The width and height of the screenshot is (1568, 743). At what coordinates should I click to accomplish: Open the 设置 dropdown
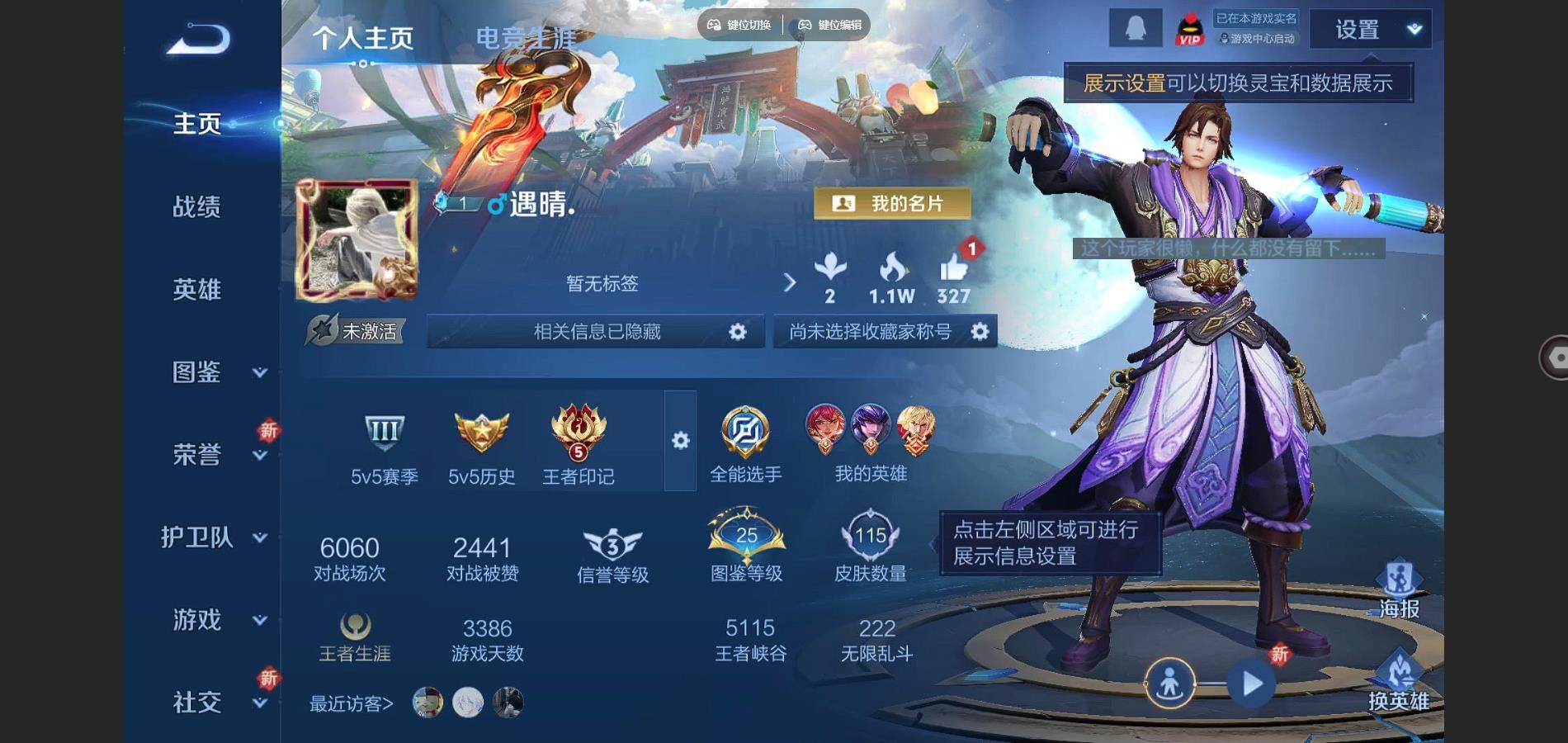click(1370, 30)
